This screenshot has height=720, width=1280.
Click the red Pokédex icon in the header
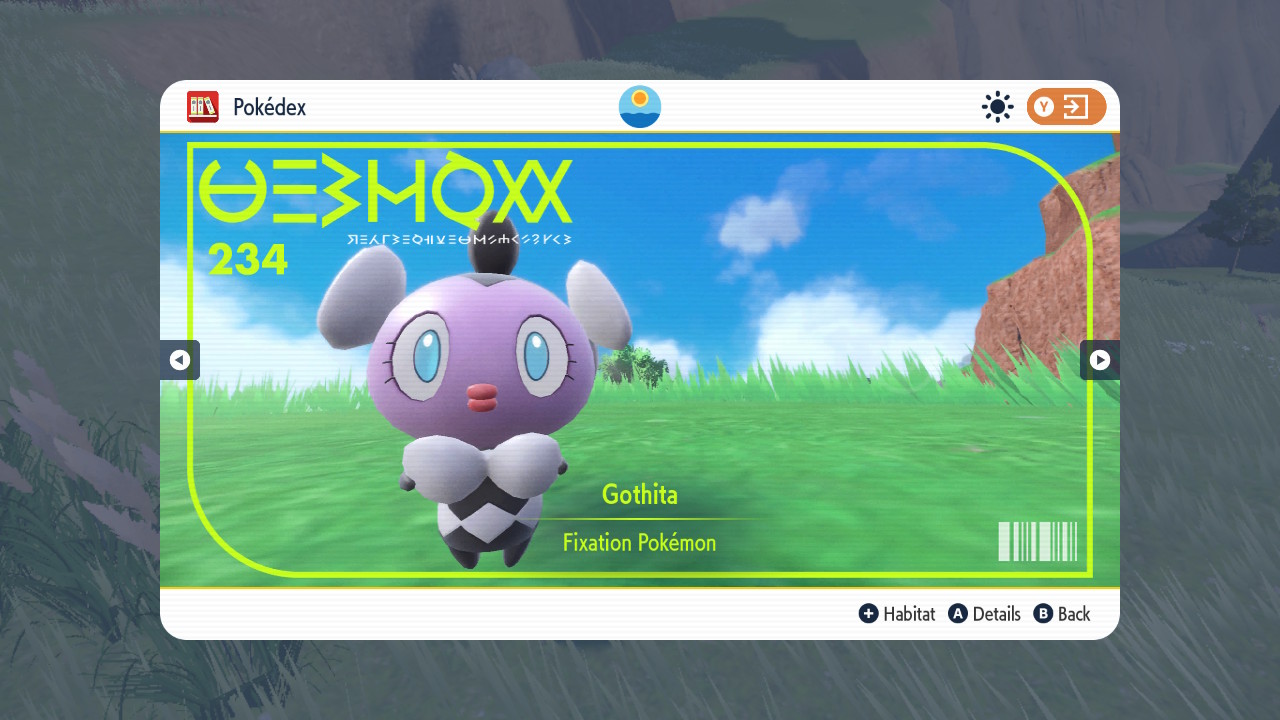pos(203,107)
